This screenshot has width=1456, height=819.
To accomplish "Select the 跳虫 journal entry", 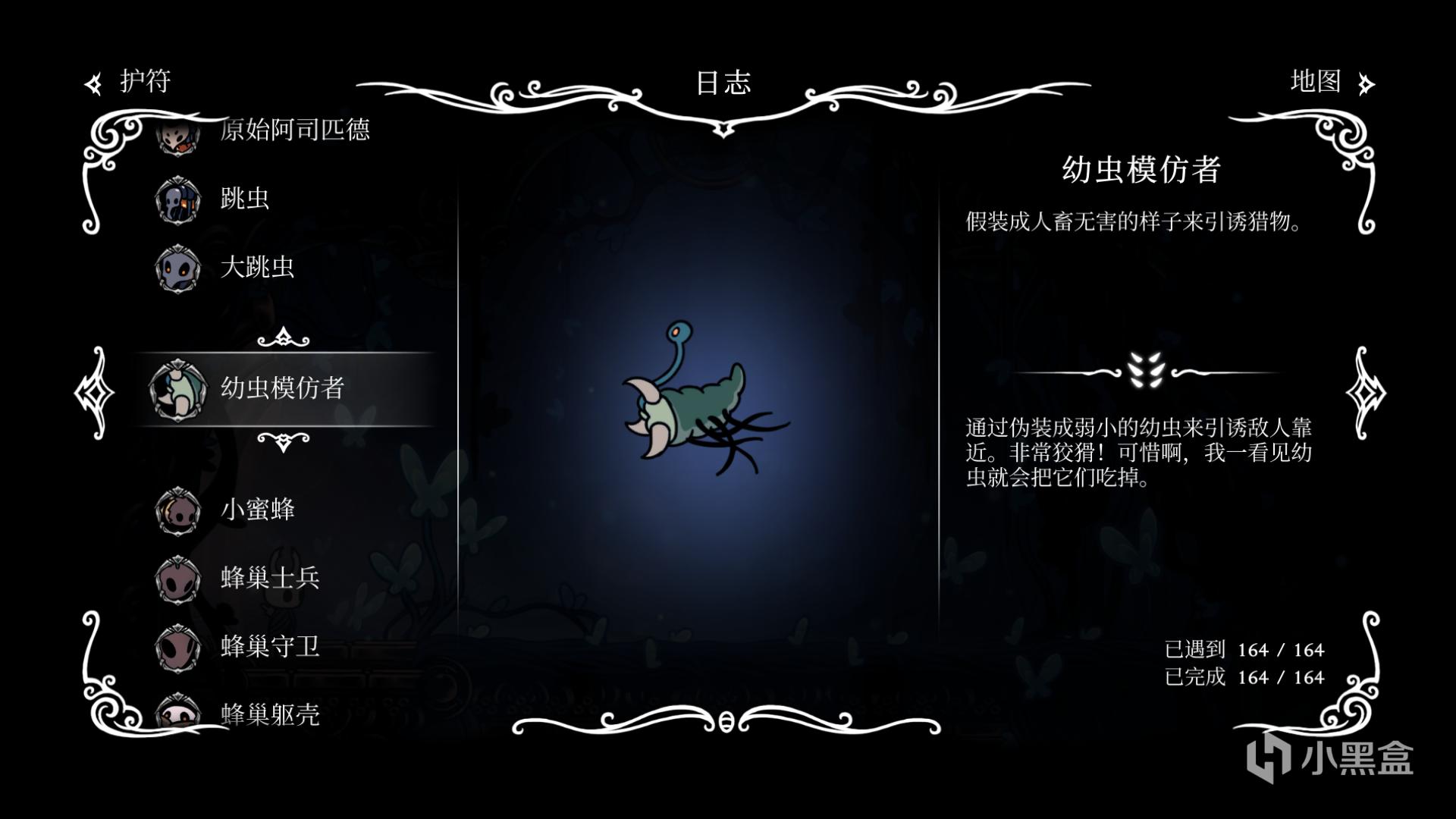I will pos(244,199).
